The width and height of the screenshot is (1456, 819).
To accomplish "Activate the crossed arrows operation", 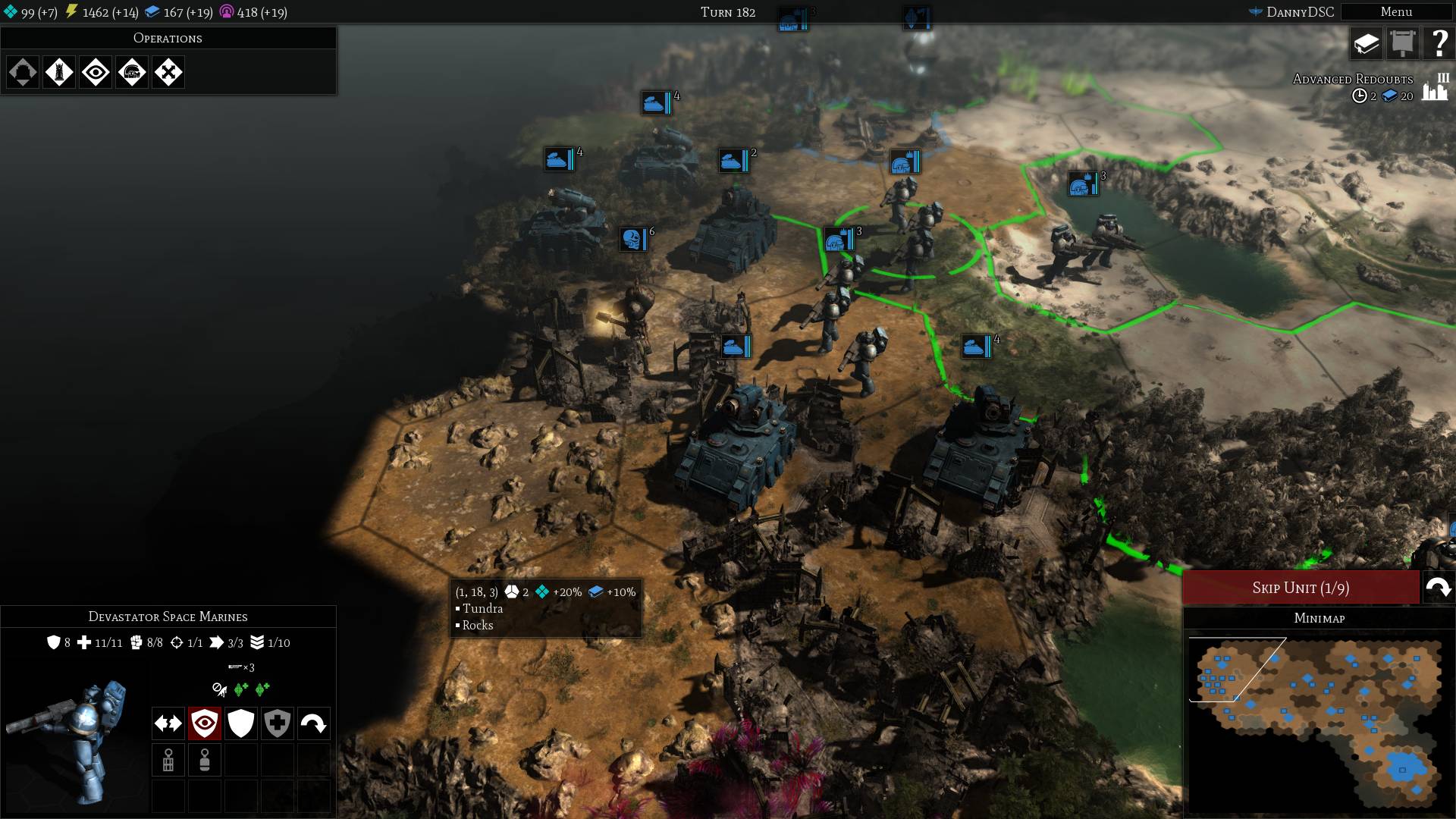I will (x=168, y=73).
